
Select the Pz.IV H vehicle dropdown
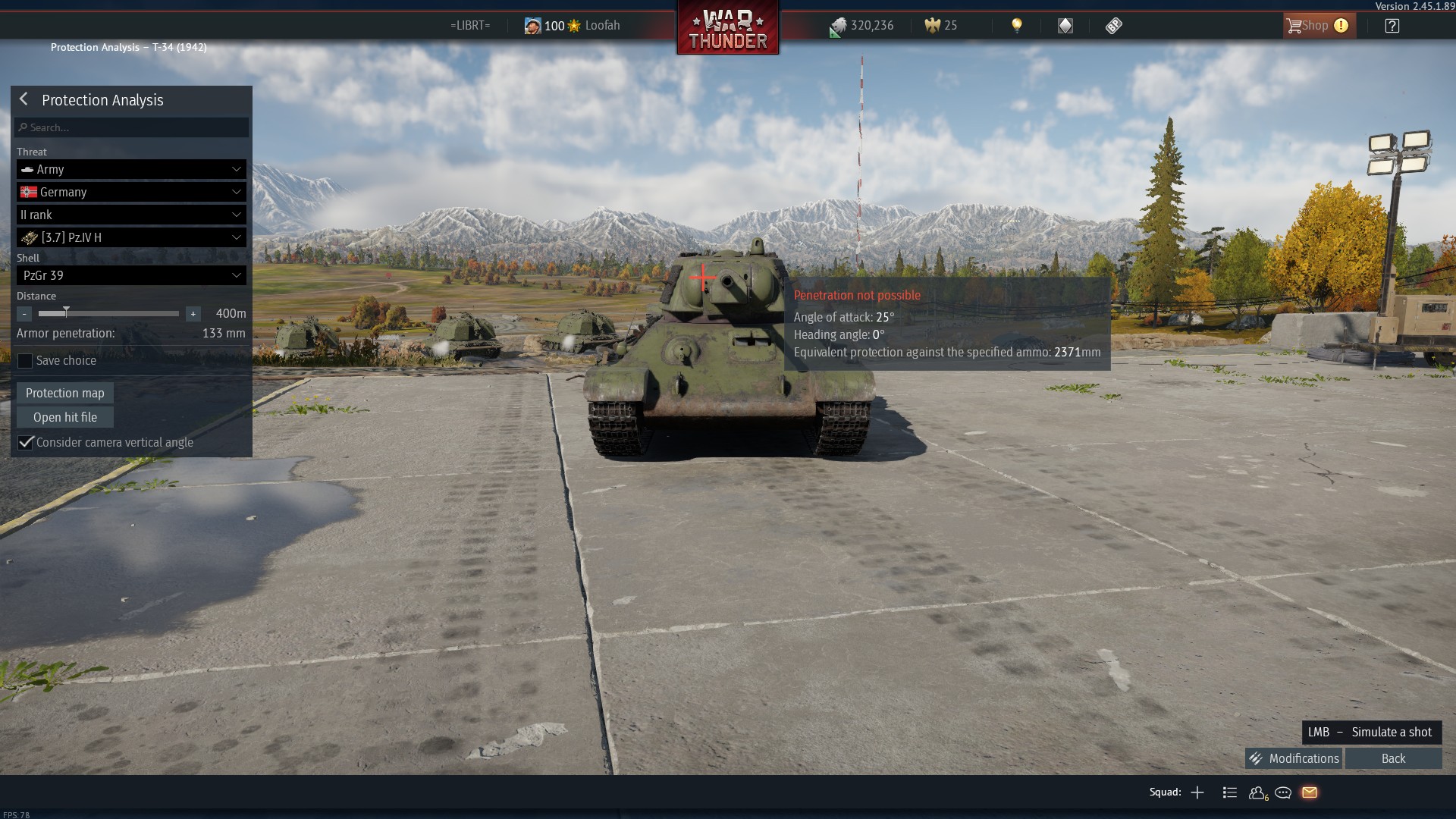point(130,237)
